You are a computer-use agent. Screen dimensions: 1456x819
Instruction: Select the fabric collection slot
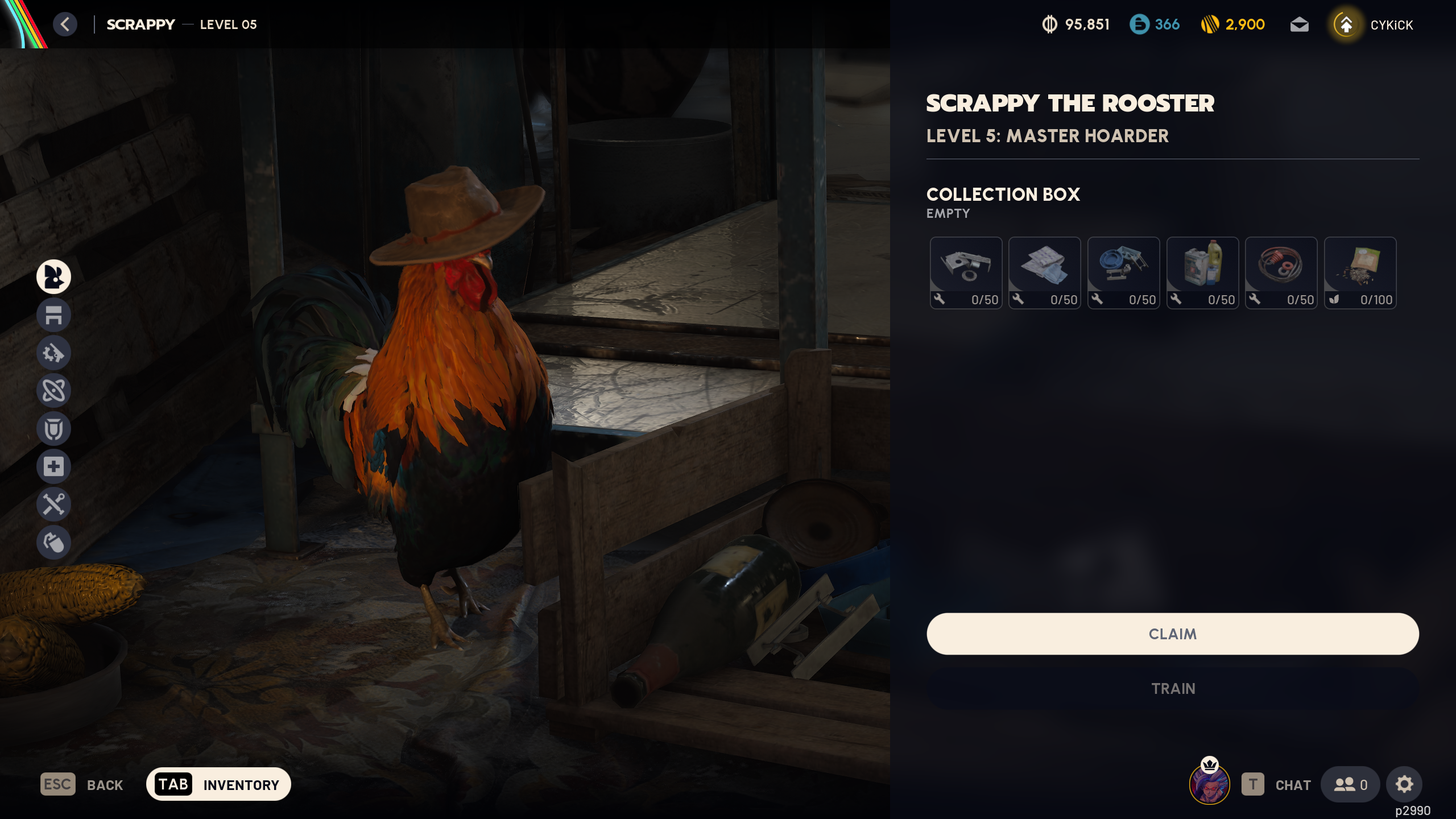click(x=1044, y=273)
